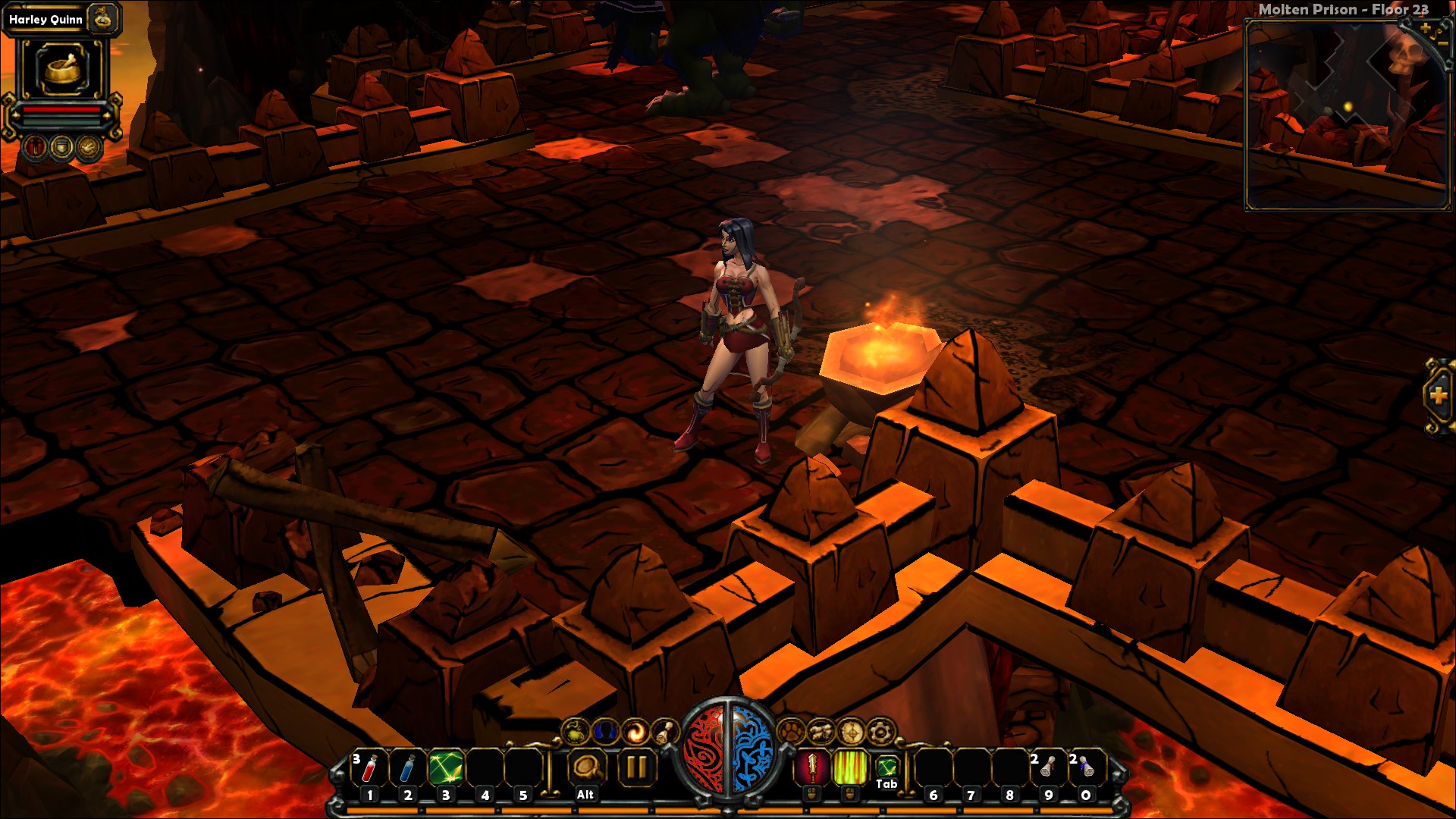Use the red health potion in slot 1

pos(369,768)
